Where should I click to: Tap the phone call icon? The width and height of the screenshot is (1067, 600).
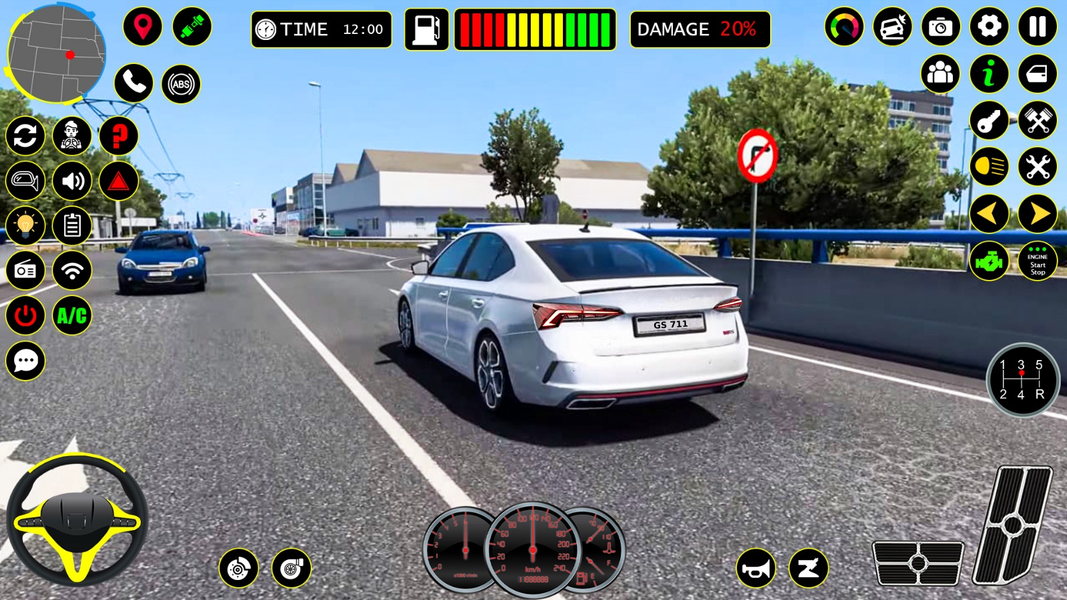133,84
